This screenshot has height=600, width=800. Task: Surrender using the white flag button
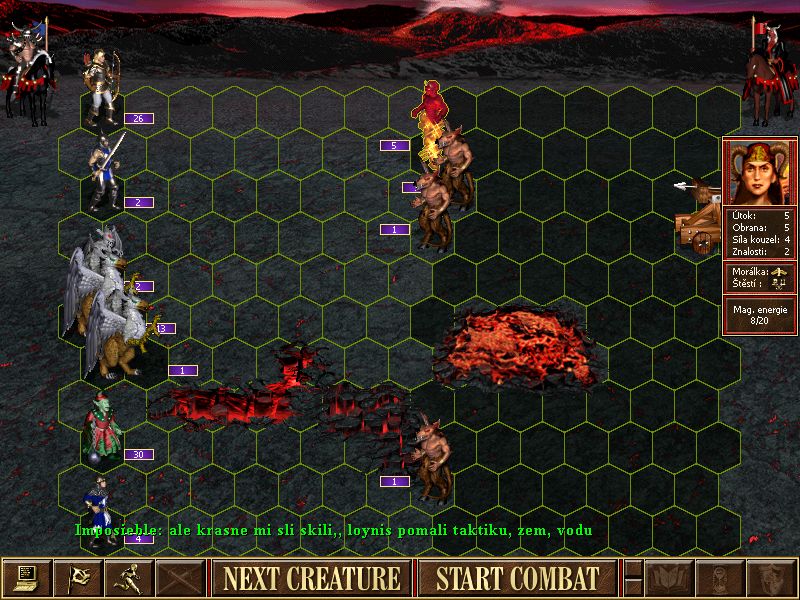[x=77, y=578]
